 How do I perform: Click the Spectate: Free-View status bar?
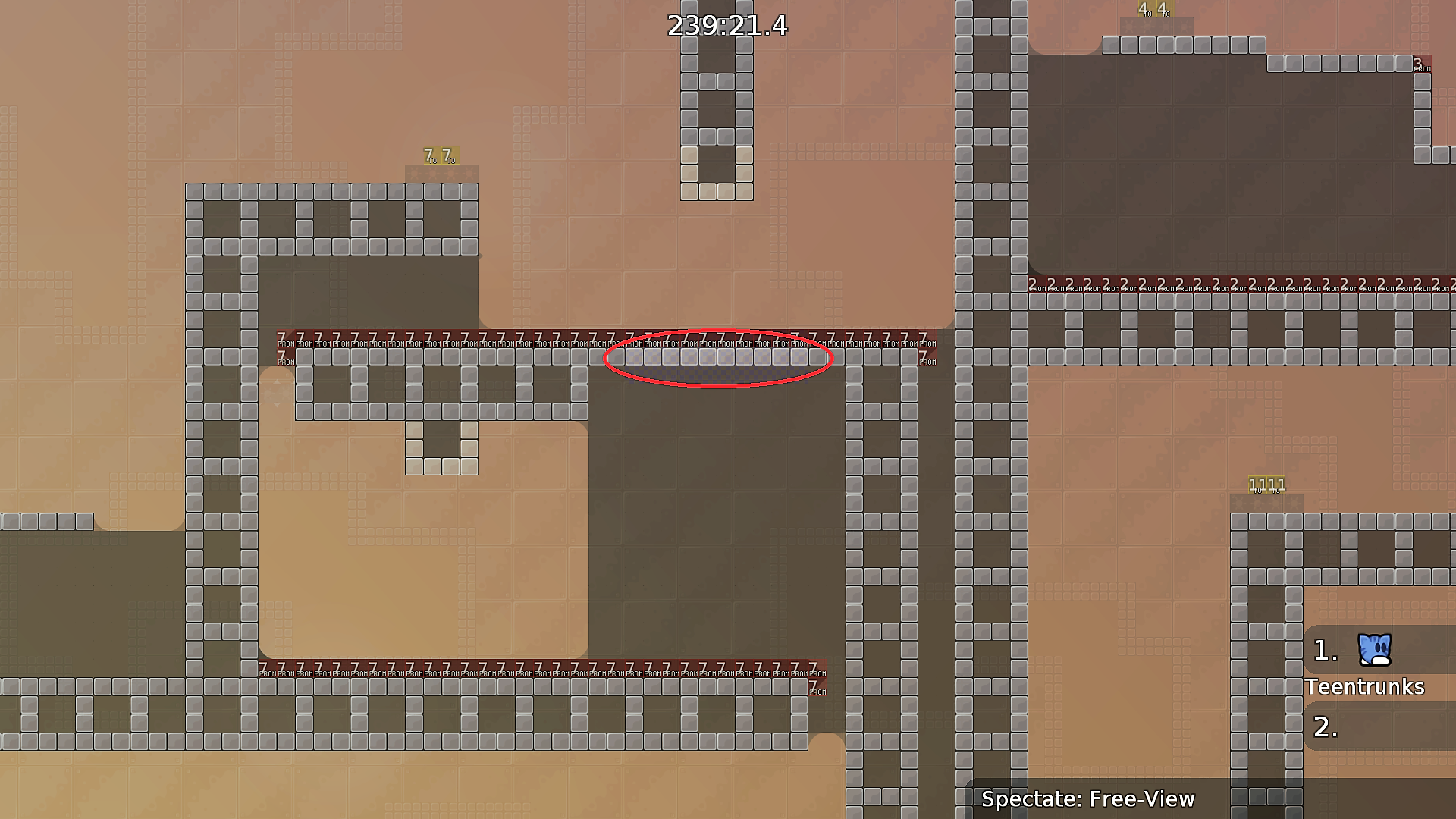click(1088, 799)
